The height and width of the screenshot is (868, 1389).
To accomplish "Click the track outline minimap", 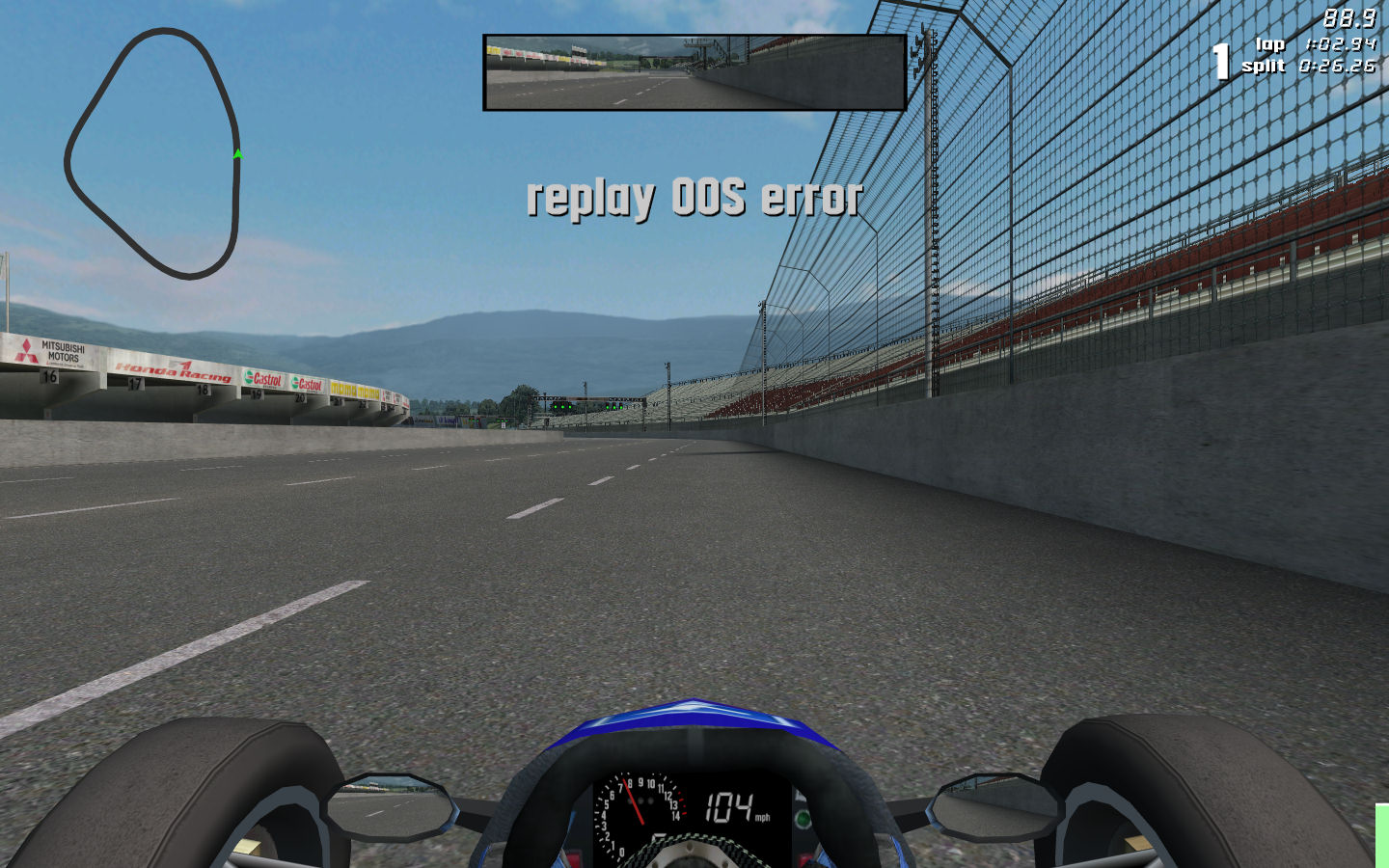I will point(151,154).
